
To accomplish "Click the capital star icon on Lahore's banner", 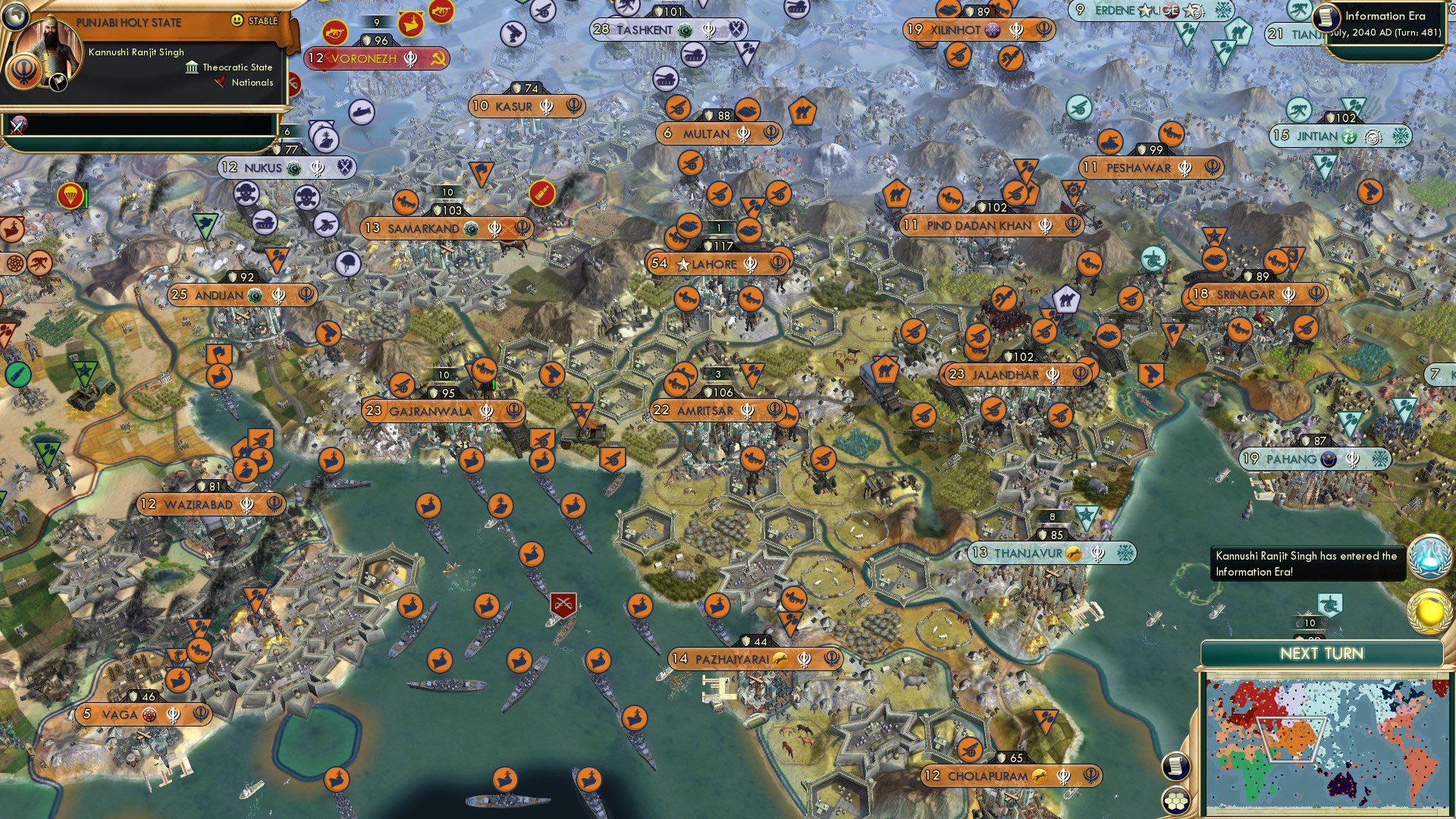I will (682, 264).
